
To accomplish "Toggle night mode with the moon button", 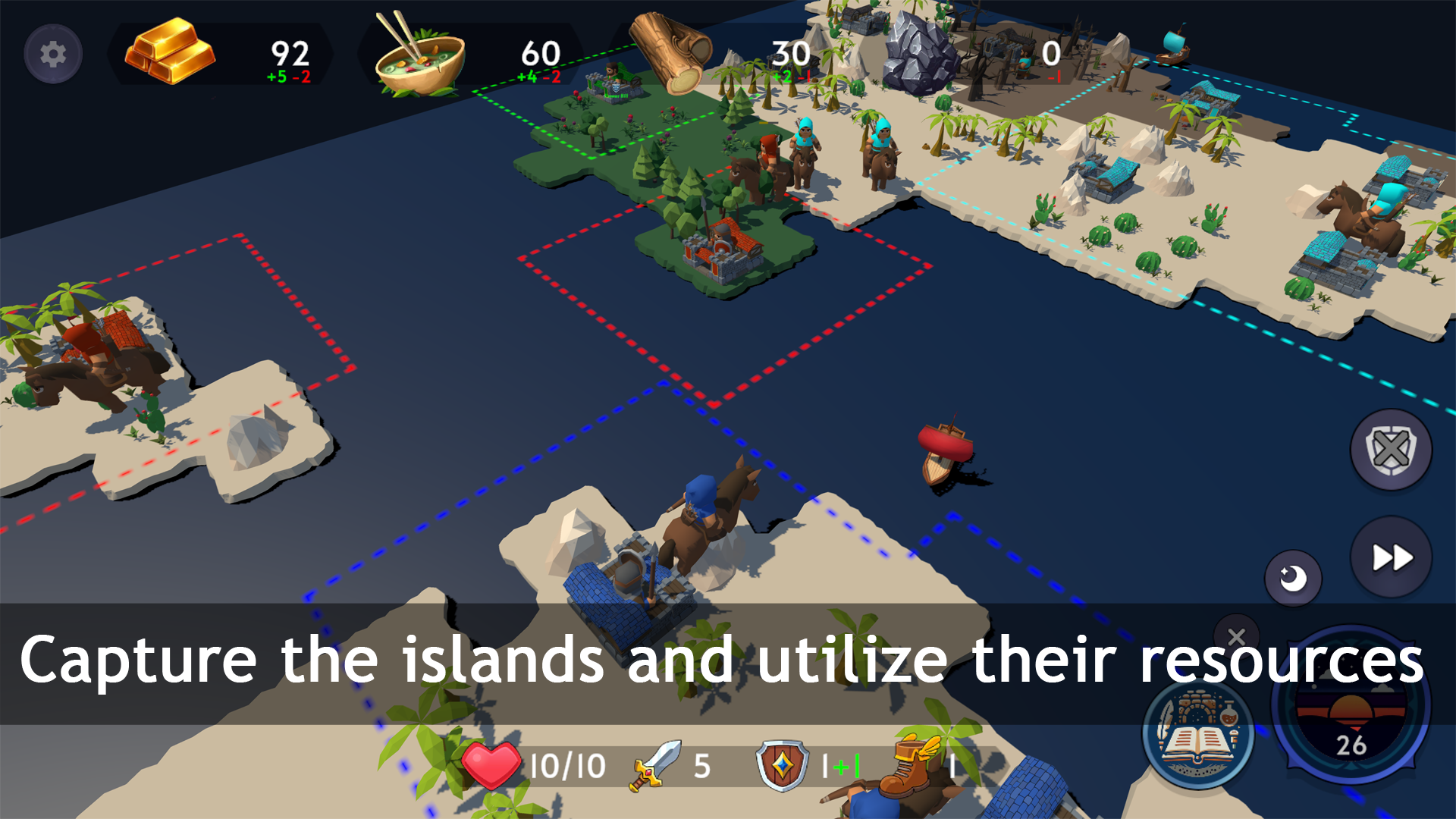I will (x=1293, y=578).
